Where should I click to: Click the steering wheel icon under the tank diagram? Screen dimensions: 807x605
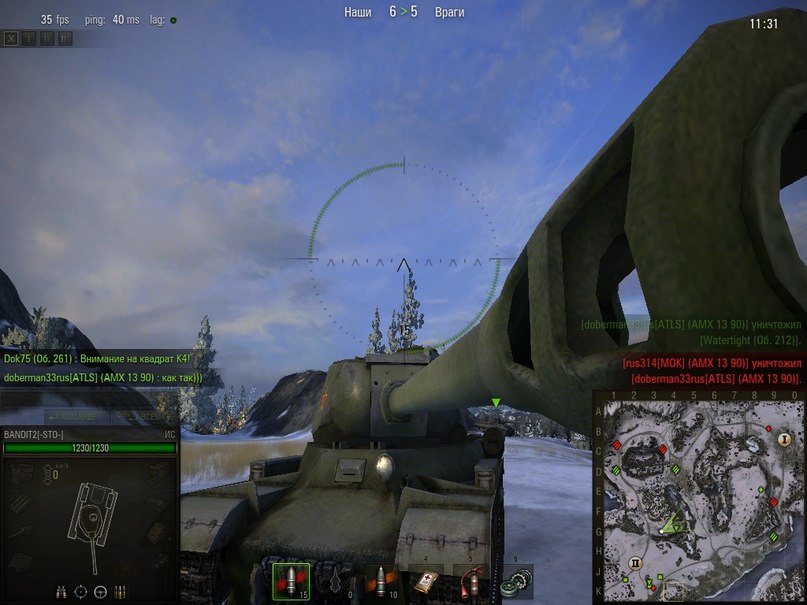pos(101,591)
